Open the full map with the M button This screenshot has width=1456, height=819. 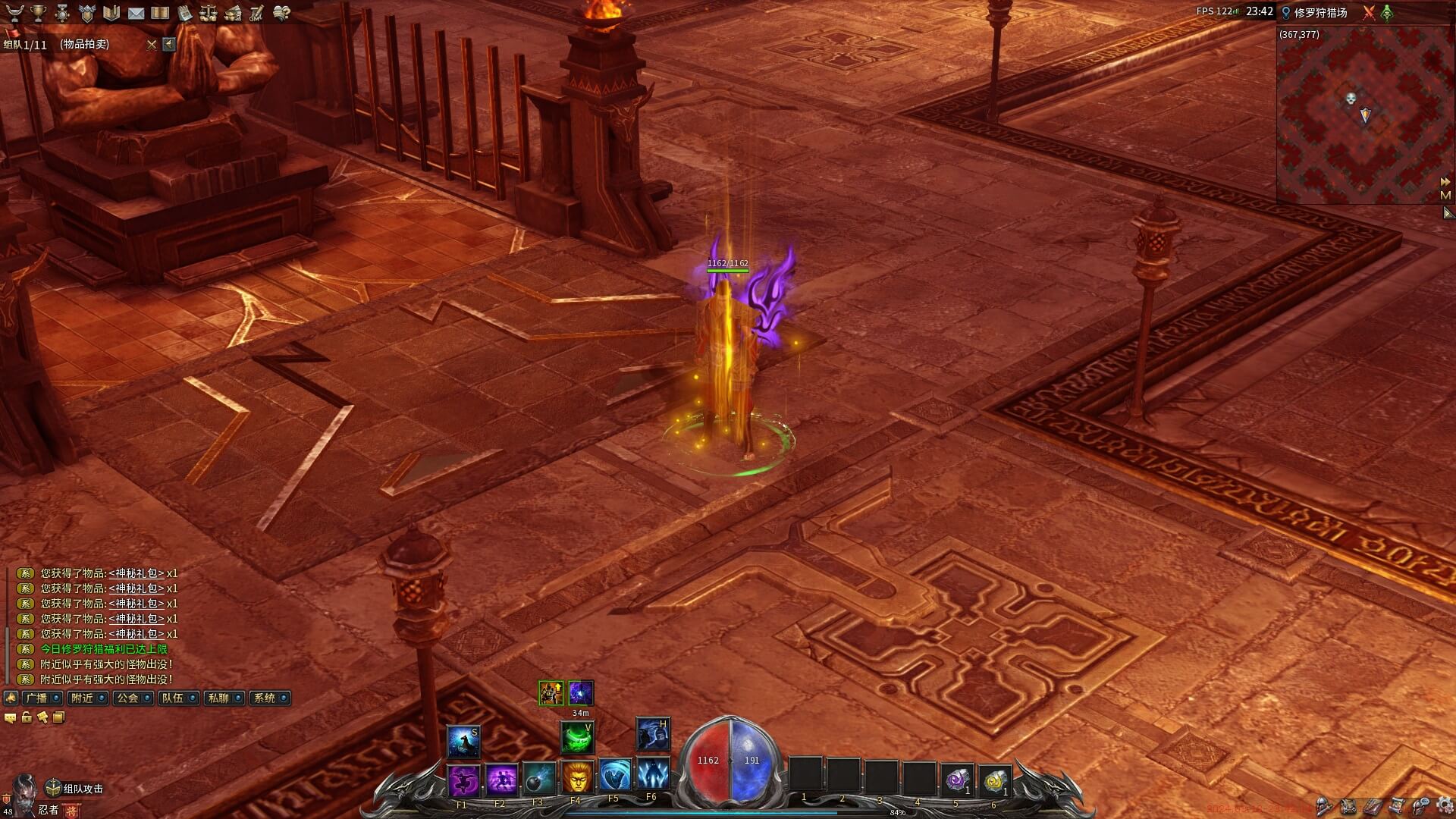[1445, 196]
